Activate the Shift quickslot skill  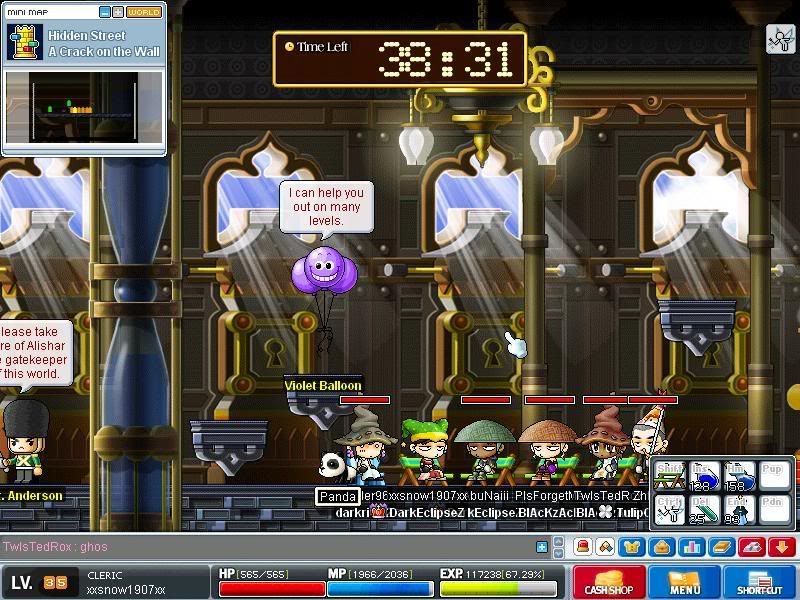pos(670,476)
